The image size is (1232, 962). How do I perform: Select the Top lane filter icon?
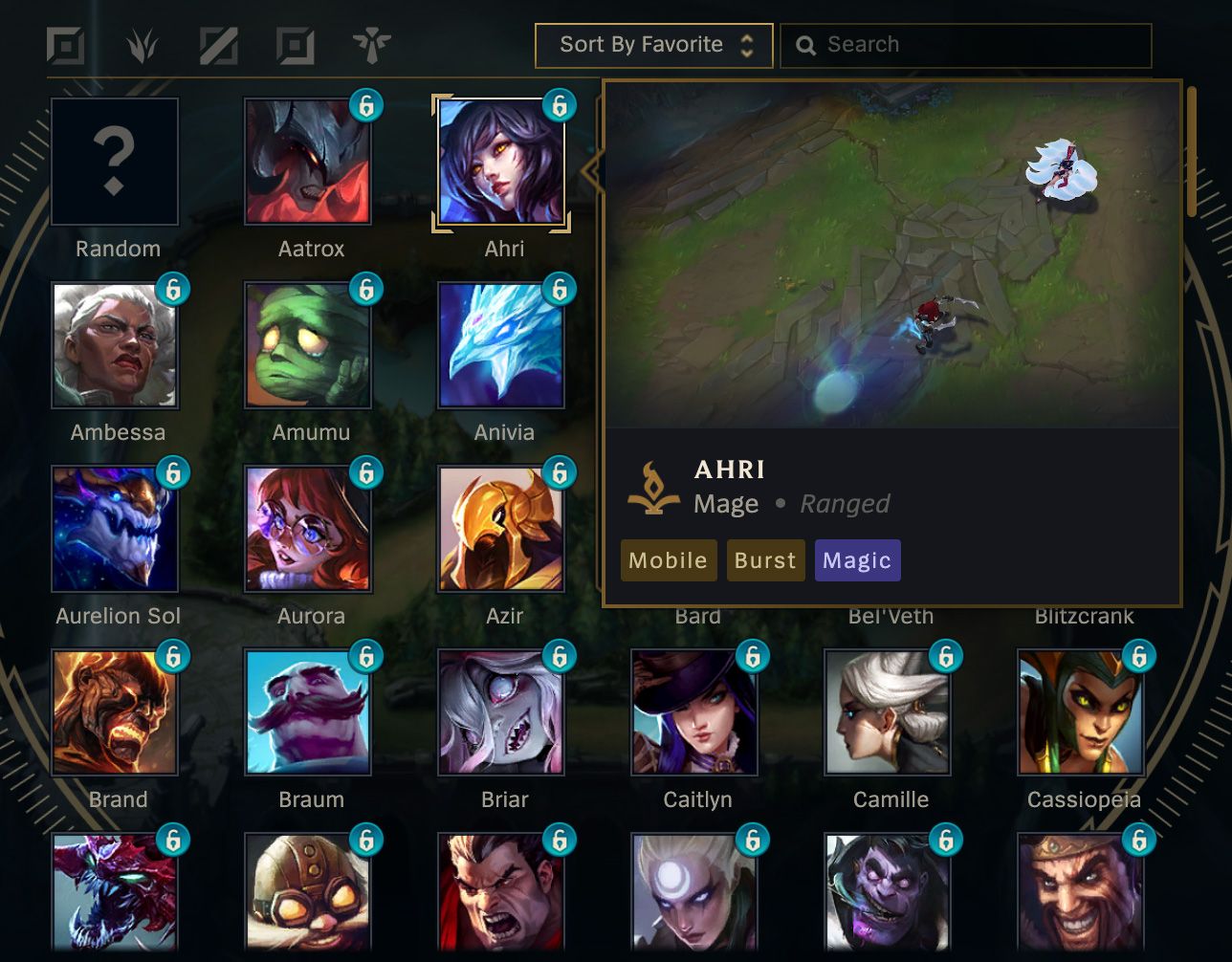point(65,44)
